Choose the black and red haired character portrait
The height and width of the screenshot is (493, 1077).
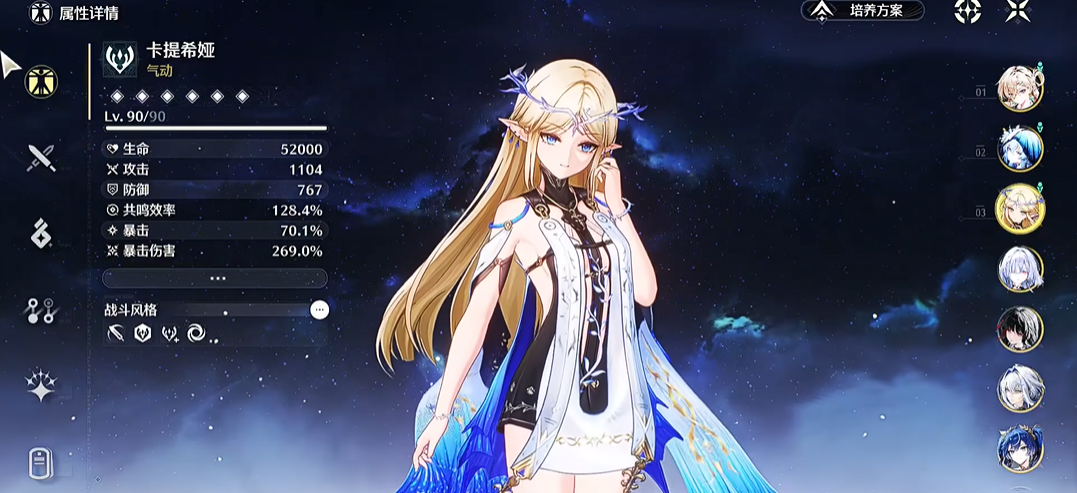tap(1020, 329)
